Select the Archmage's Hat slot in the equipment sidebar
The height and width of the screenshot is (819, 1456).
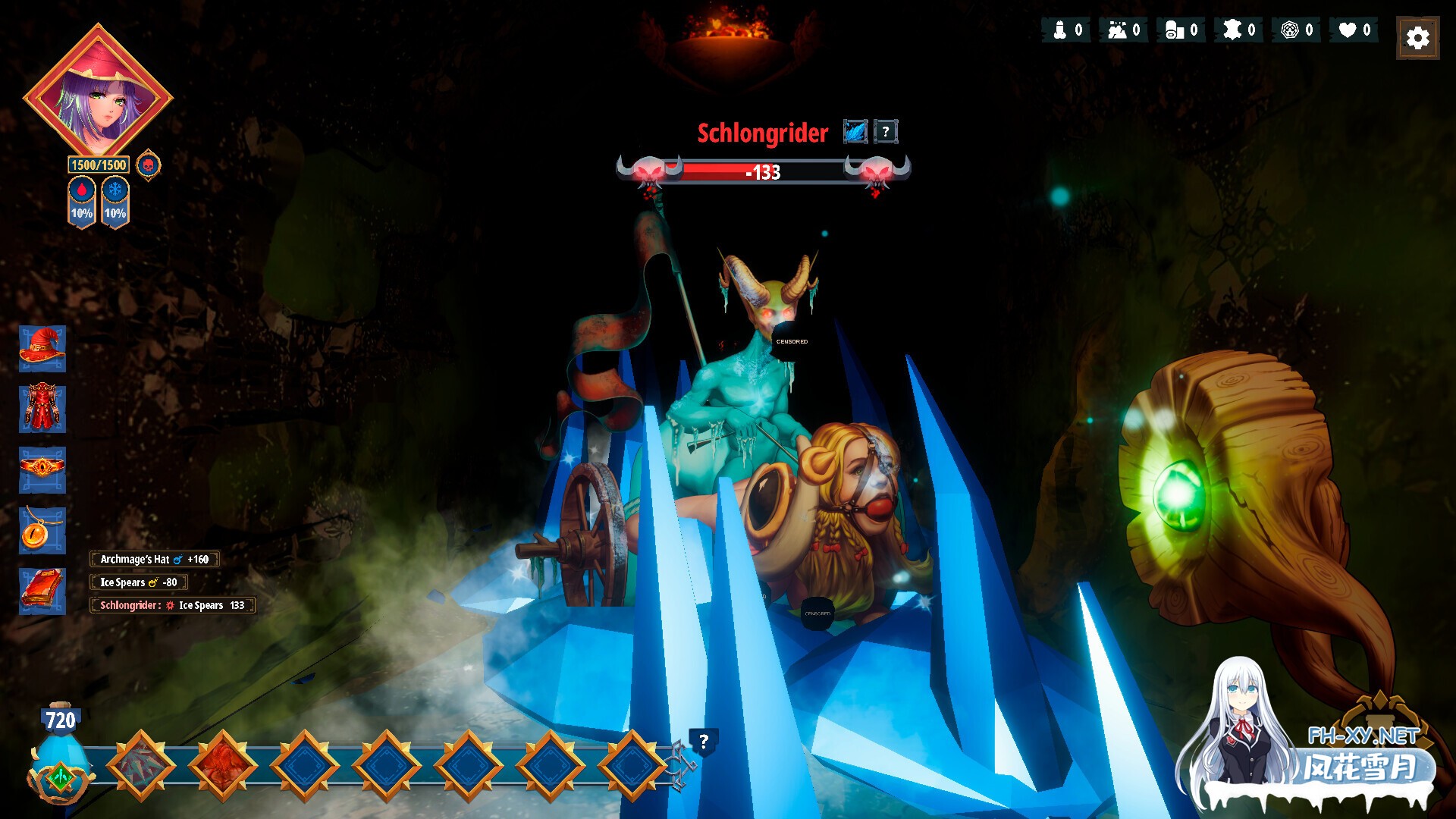[x=42, y=351]
